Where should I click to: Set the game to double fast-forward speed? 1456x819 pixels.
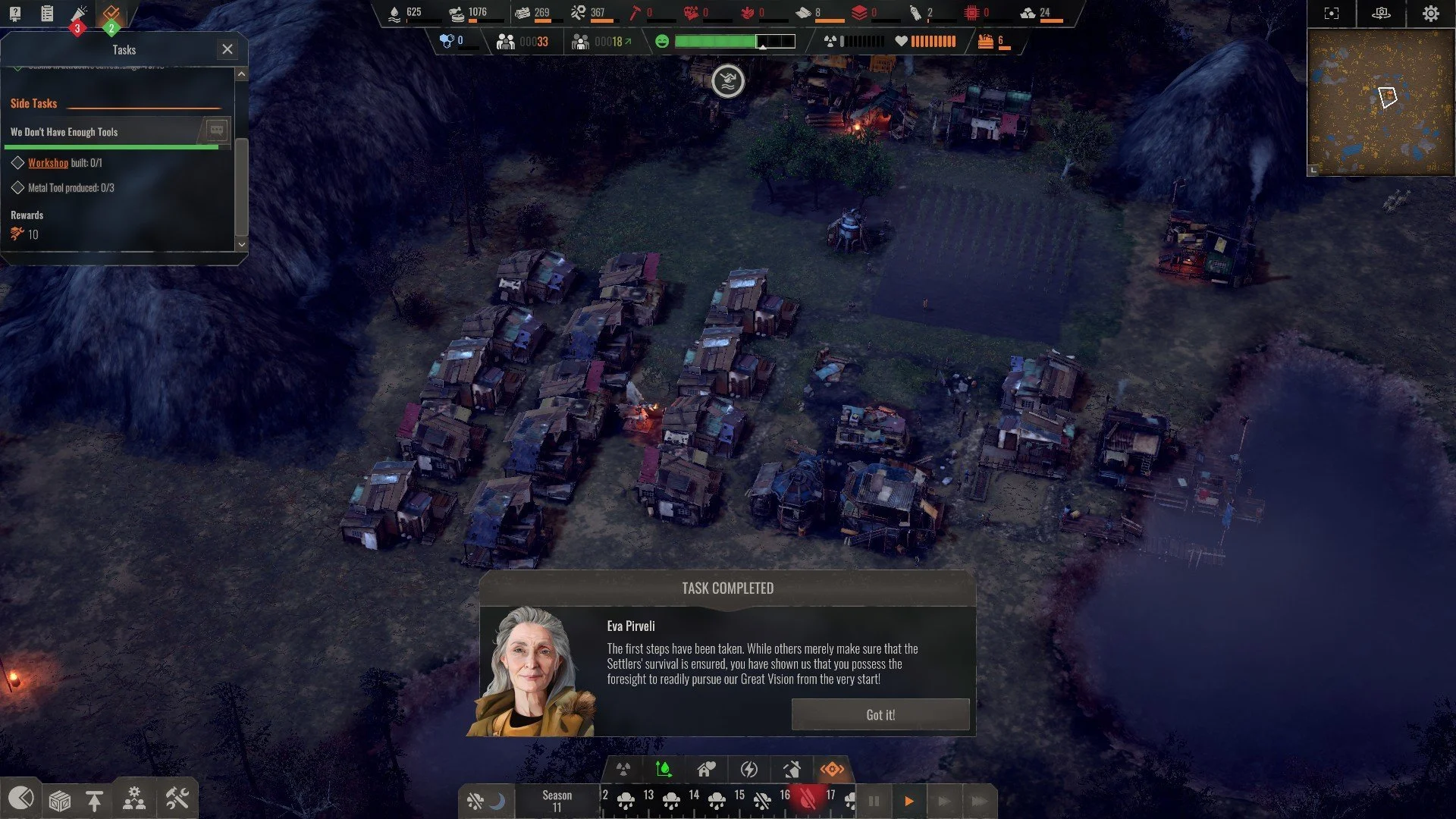point(944,801)
